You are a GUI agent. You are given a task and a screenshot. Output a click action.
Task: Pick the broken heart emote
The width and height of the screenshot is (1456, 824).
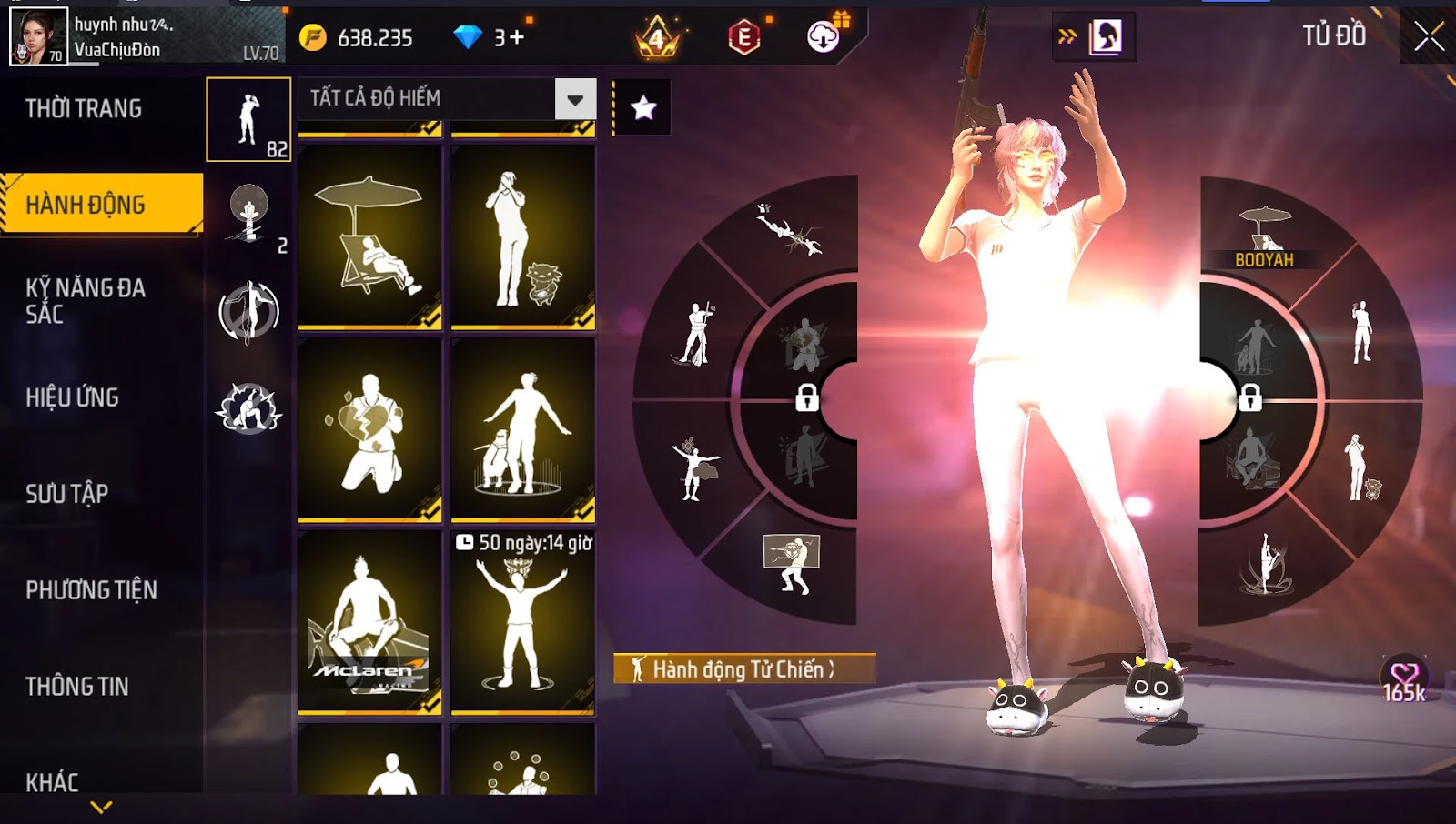point(369,429)
